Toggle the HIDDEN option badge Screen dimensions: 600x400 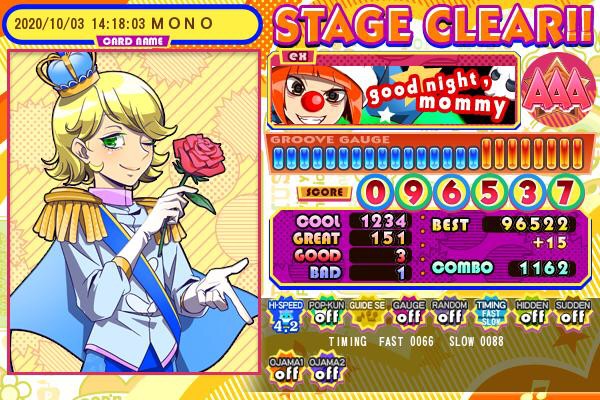[x=531, y=314]
